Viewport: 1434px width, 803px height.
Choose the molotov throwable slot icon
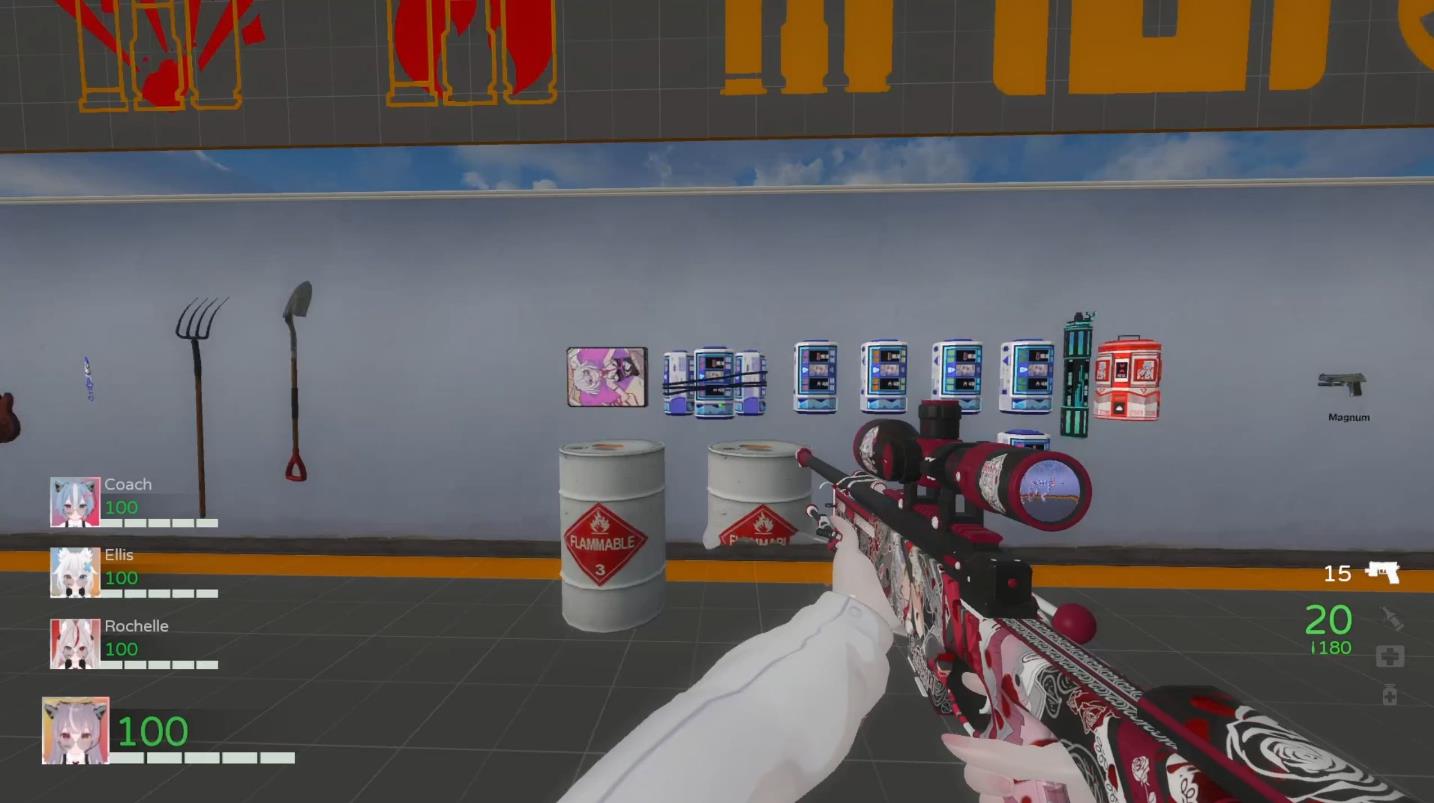1391,619
